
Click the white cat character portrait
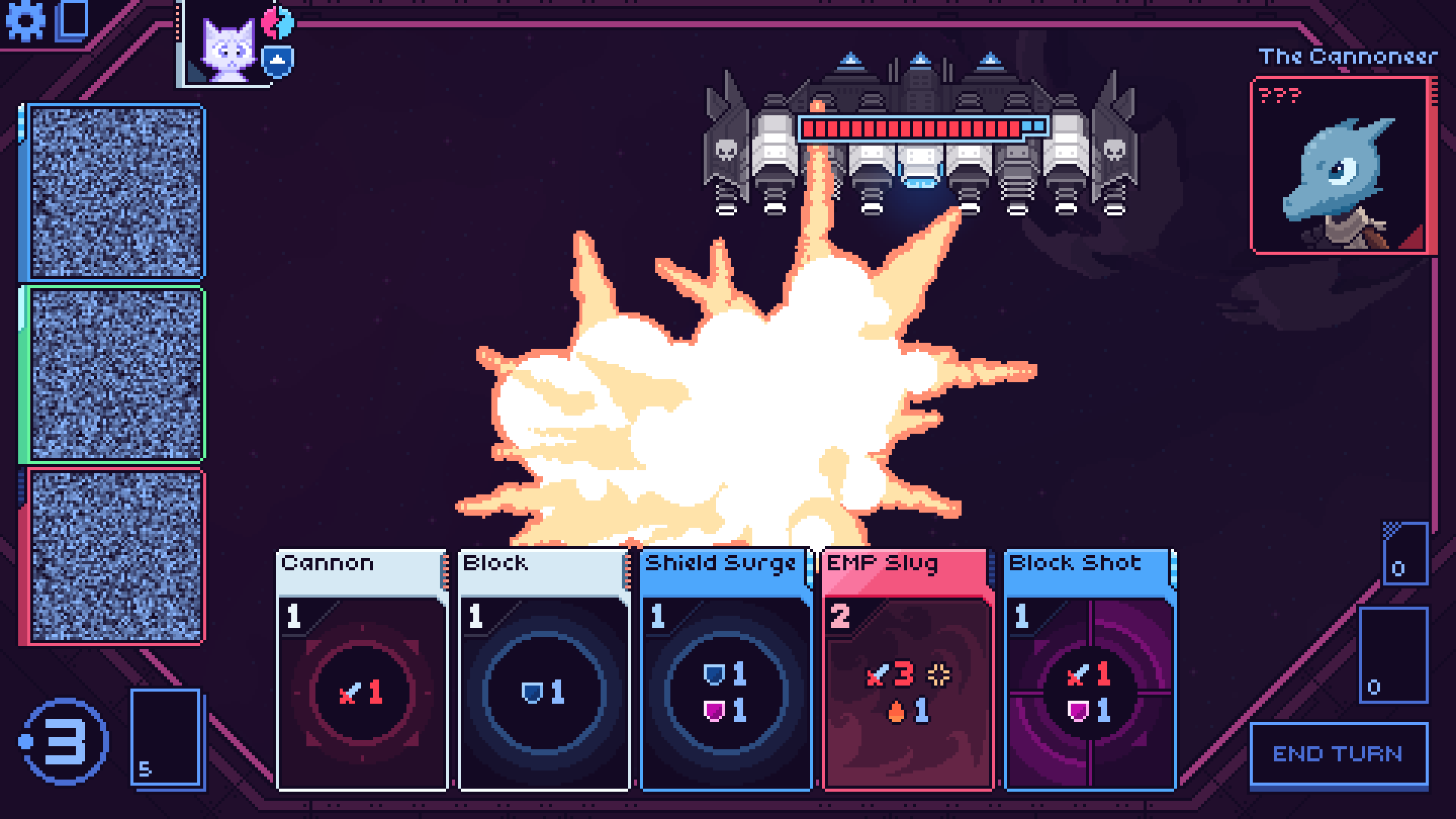pos(227,49)
